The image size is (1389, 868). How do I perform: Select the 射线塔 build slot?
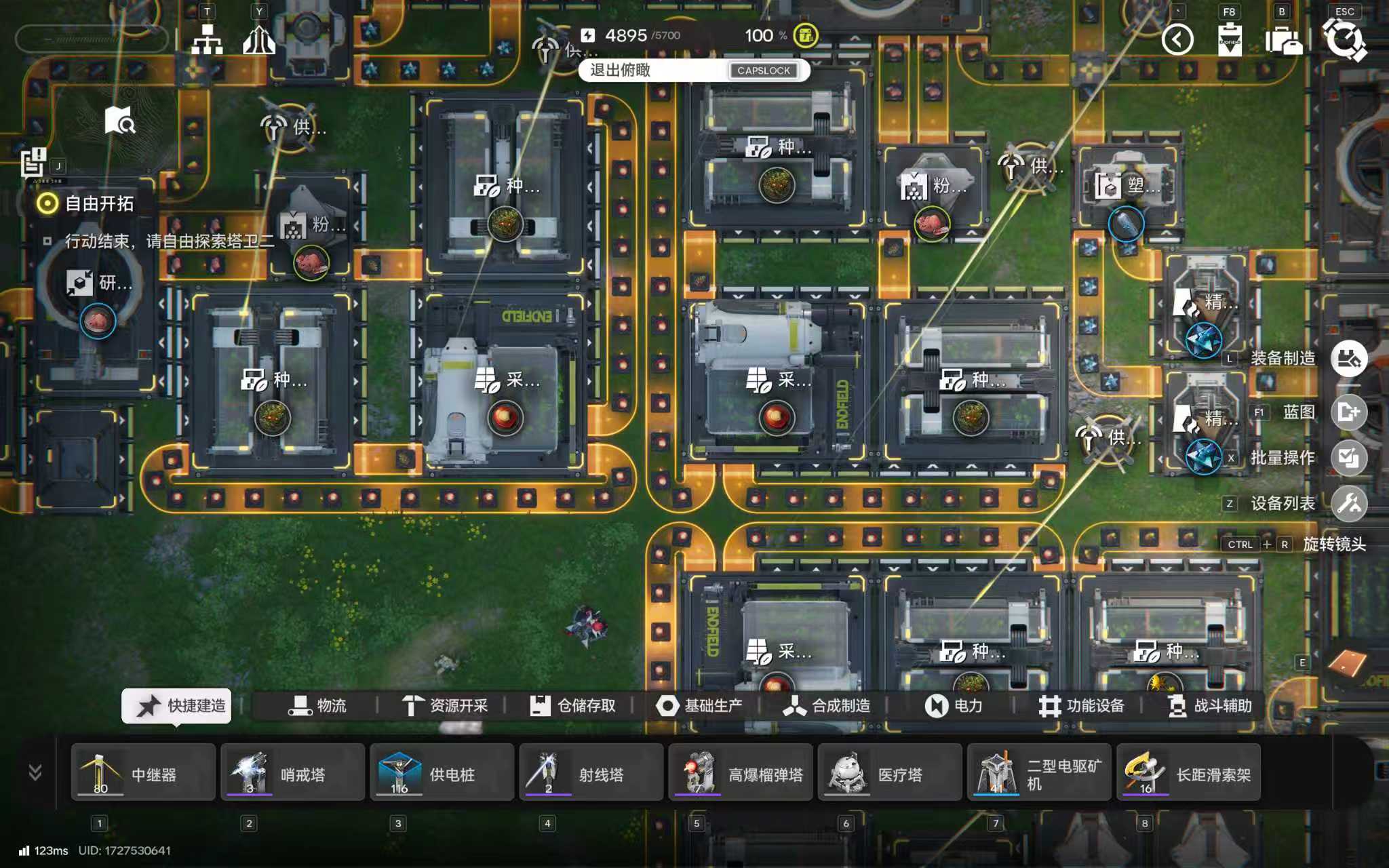591,772
